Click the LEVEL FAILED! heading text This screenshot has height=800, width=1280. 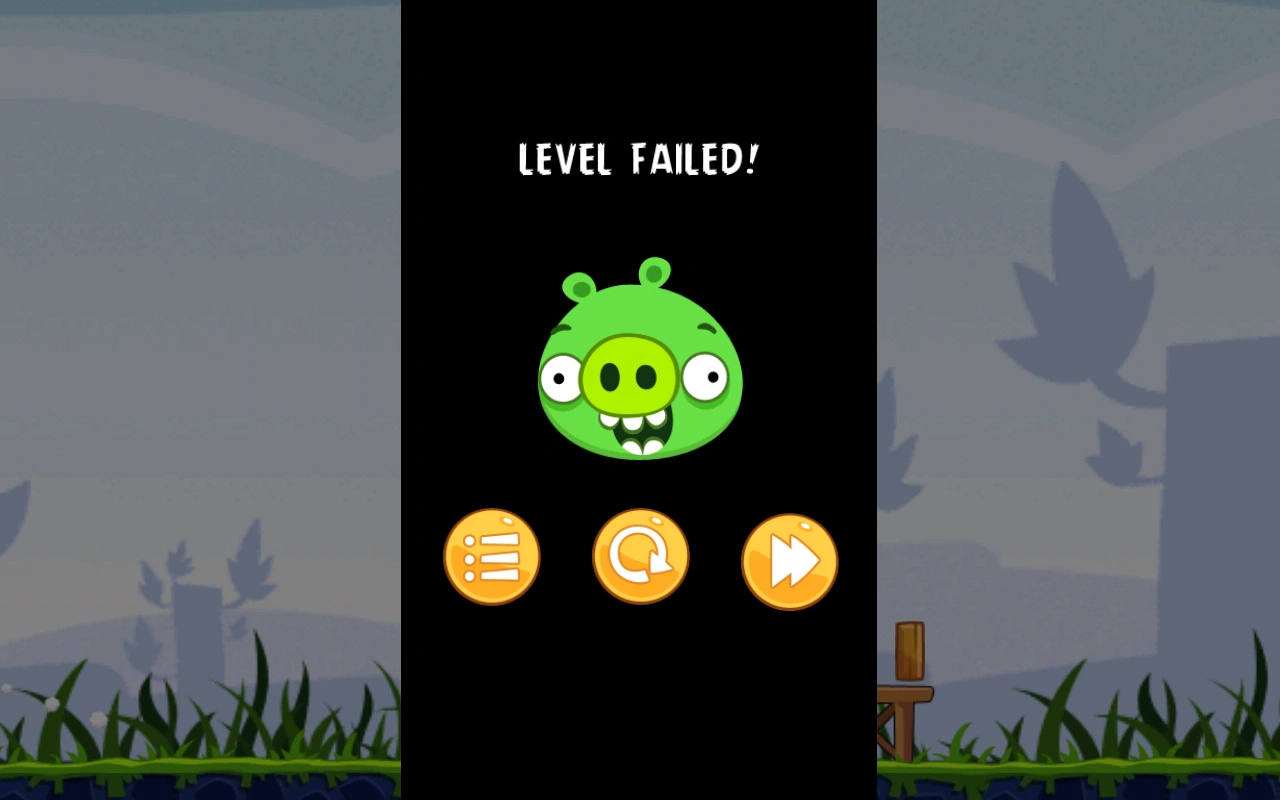tap(638, 160)
